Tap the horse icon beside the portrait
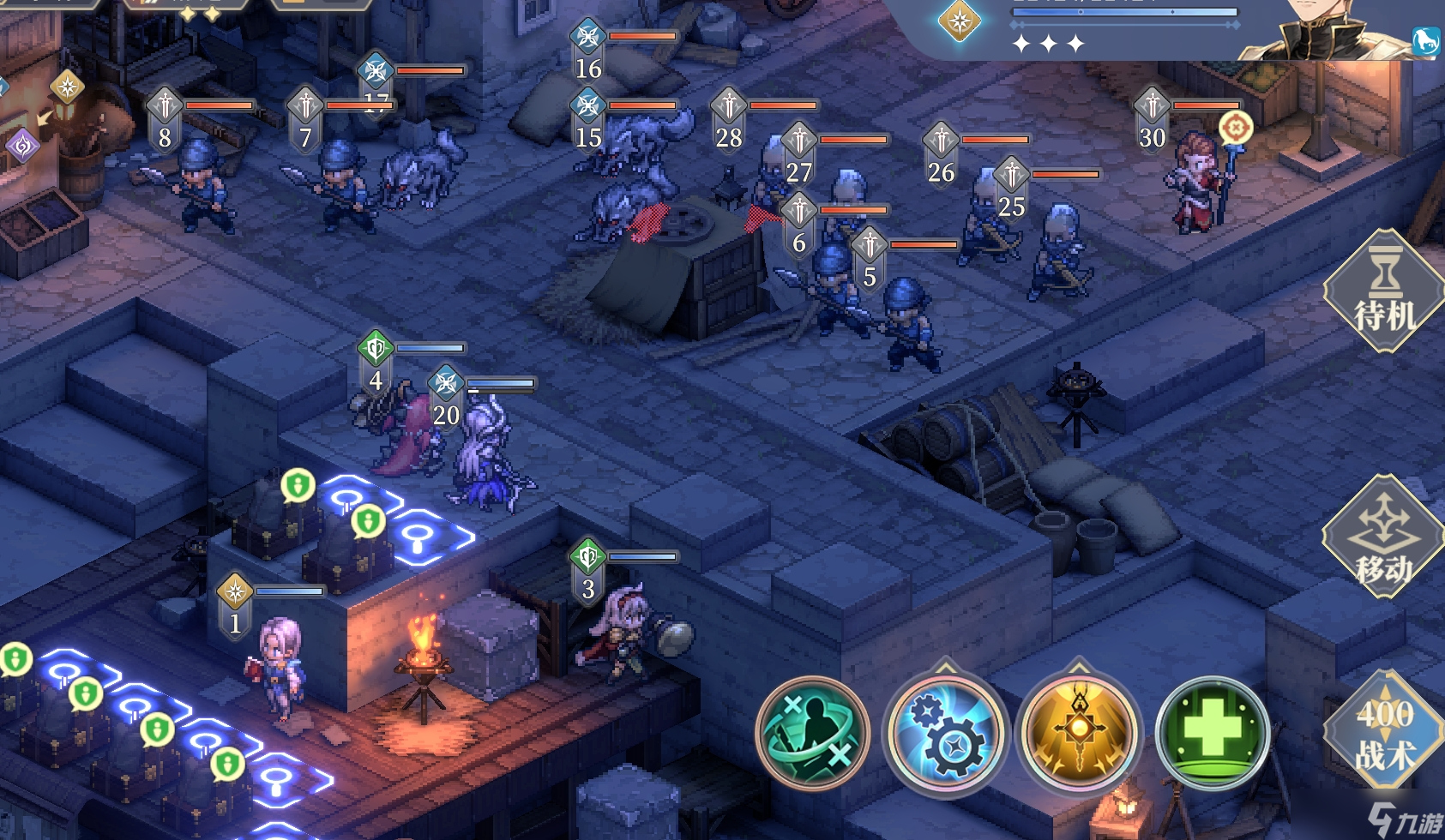The width and height of the screenshot is (1445, 840). [1425, 40]
